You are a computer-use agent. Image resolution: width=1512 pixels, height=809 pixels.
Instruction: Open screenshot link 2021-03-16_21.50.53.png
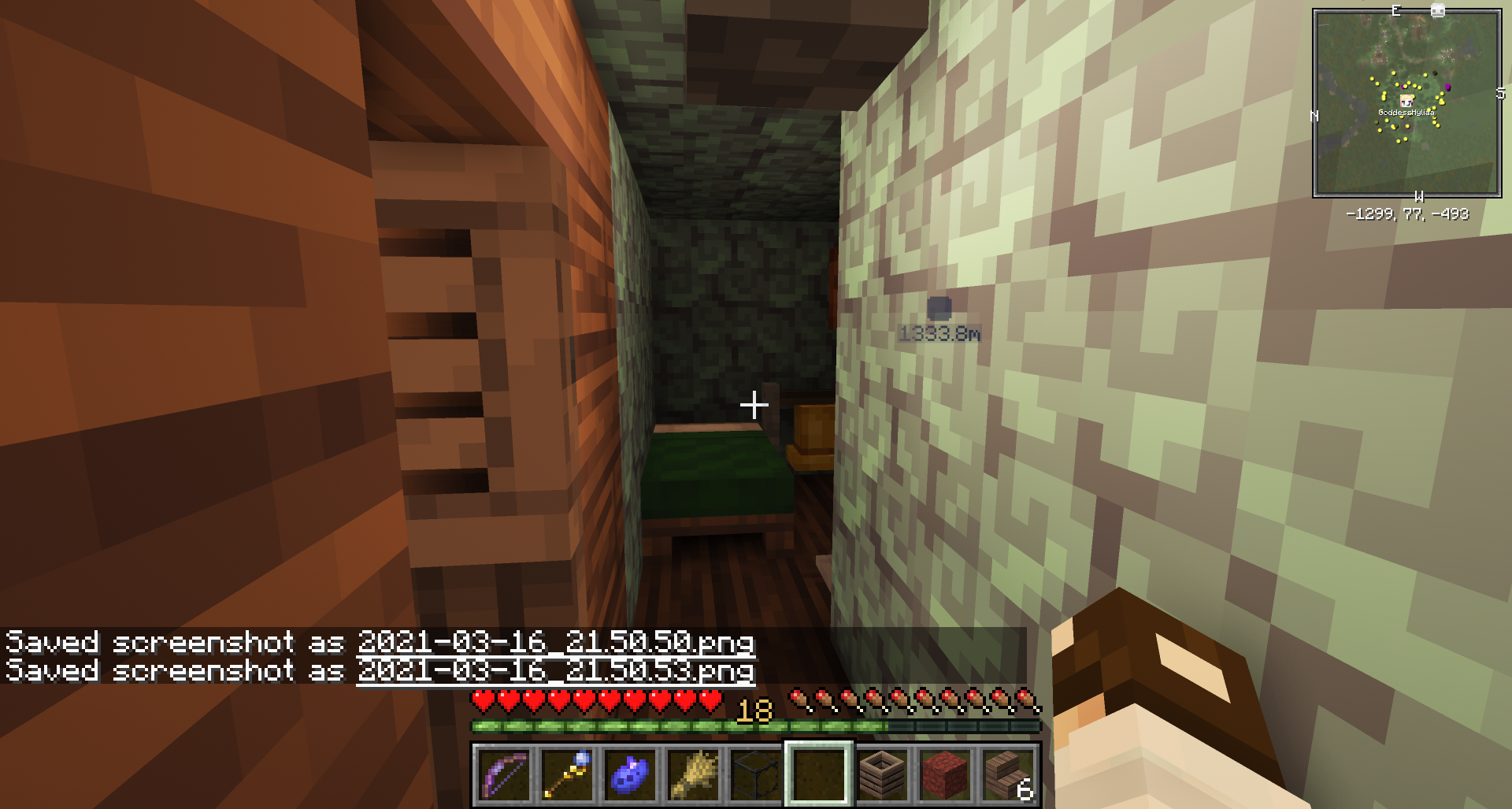pos(555,670)
